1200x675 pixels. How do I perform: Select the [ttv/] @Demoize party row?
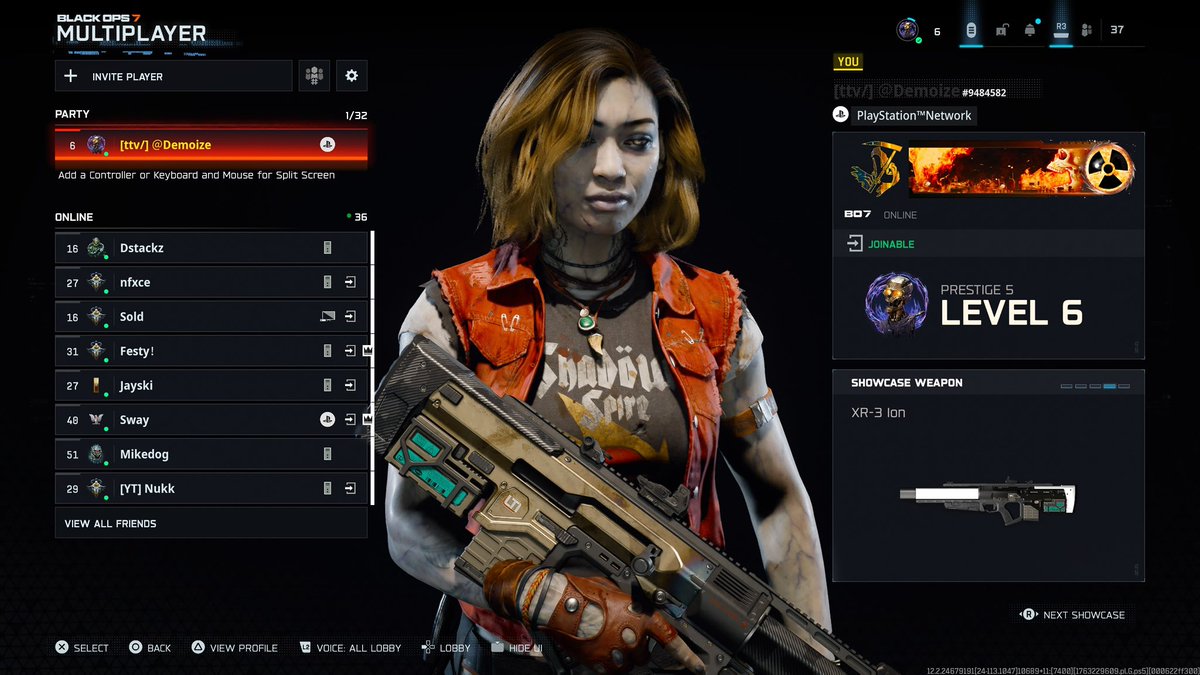click(x=210, y=145)
